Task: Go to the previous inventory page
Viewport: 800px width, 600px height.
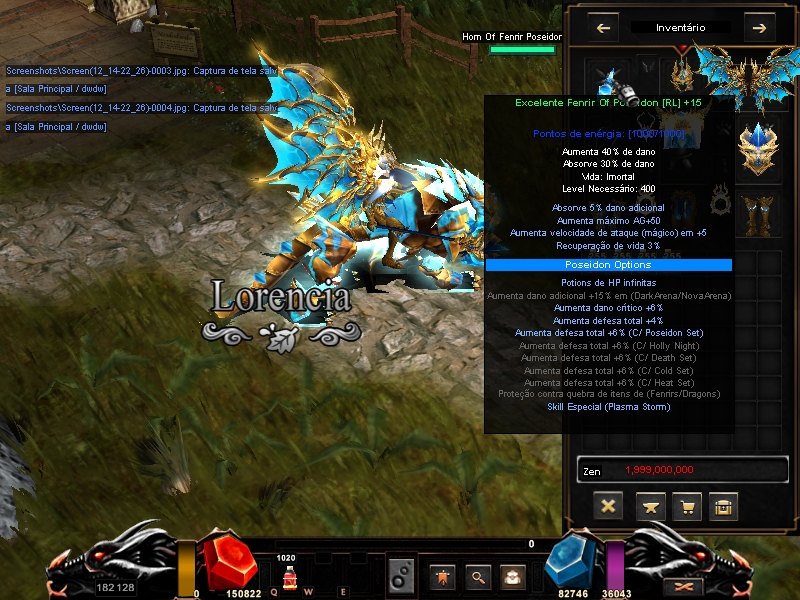Action: (x=603, y=28)
